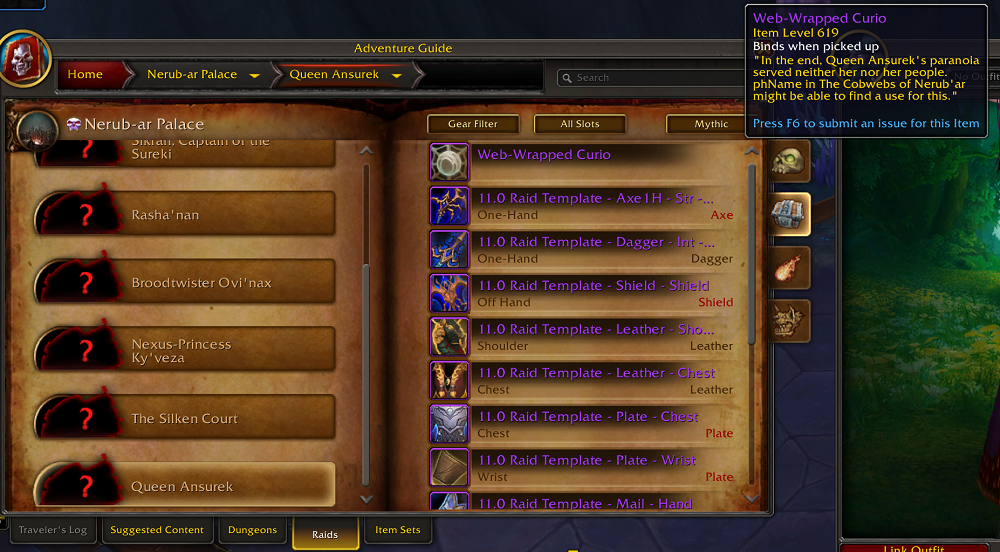
Task: Select the Rasha'nan boss entry
Action: click(x=228, y=215)
